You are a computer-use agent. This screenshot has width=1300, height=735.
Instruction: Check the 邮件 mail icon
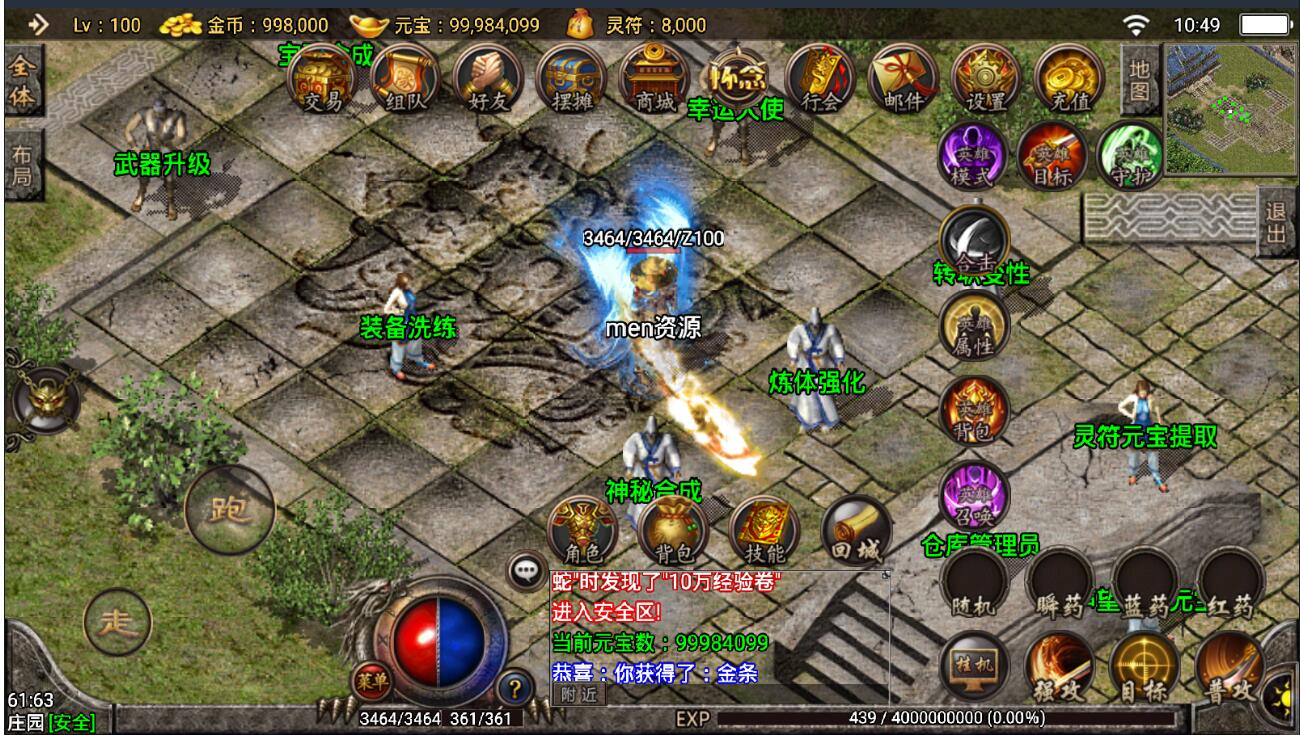pyautogui.click(x=902, y=79)
